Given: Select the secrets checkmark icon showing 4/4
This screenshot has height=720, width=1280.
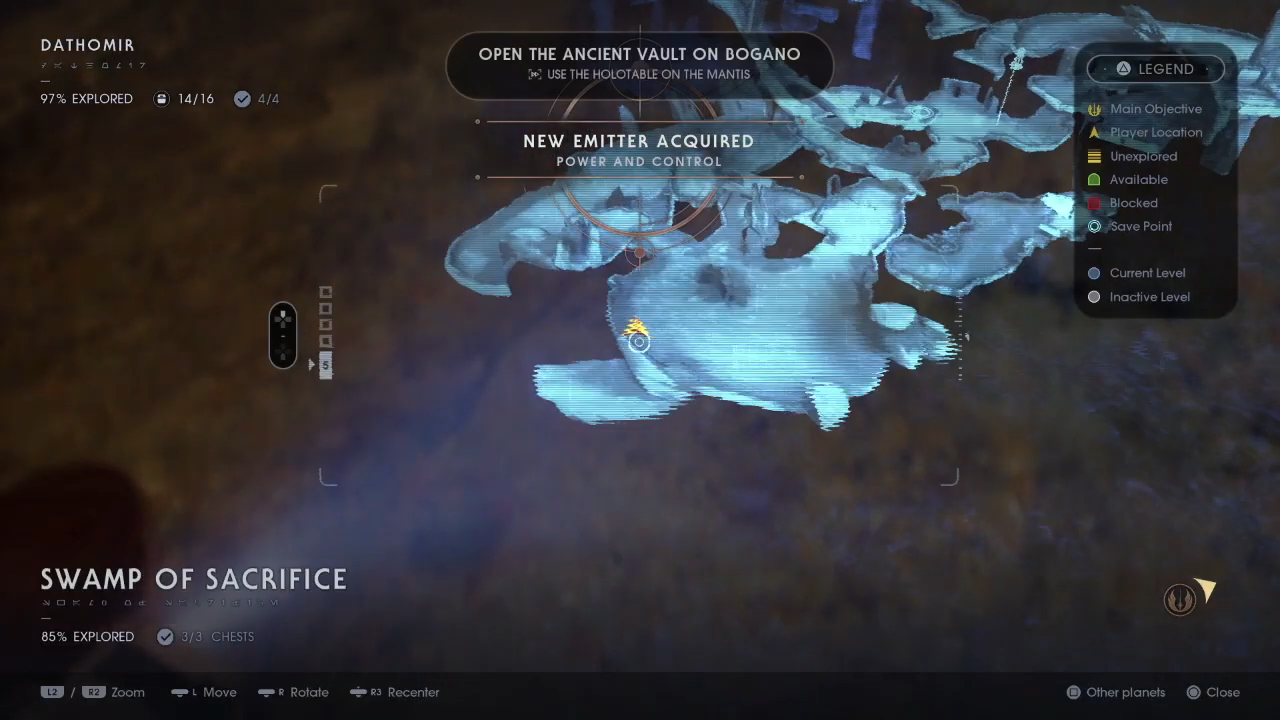Looking at the screenshot, I should pos(241,98).
